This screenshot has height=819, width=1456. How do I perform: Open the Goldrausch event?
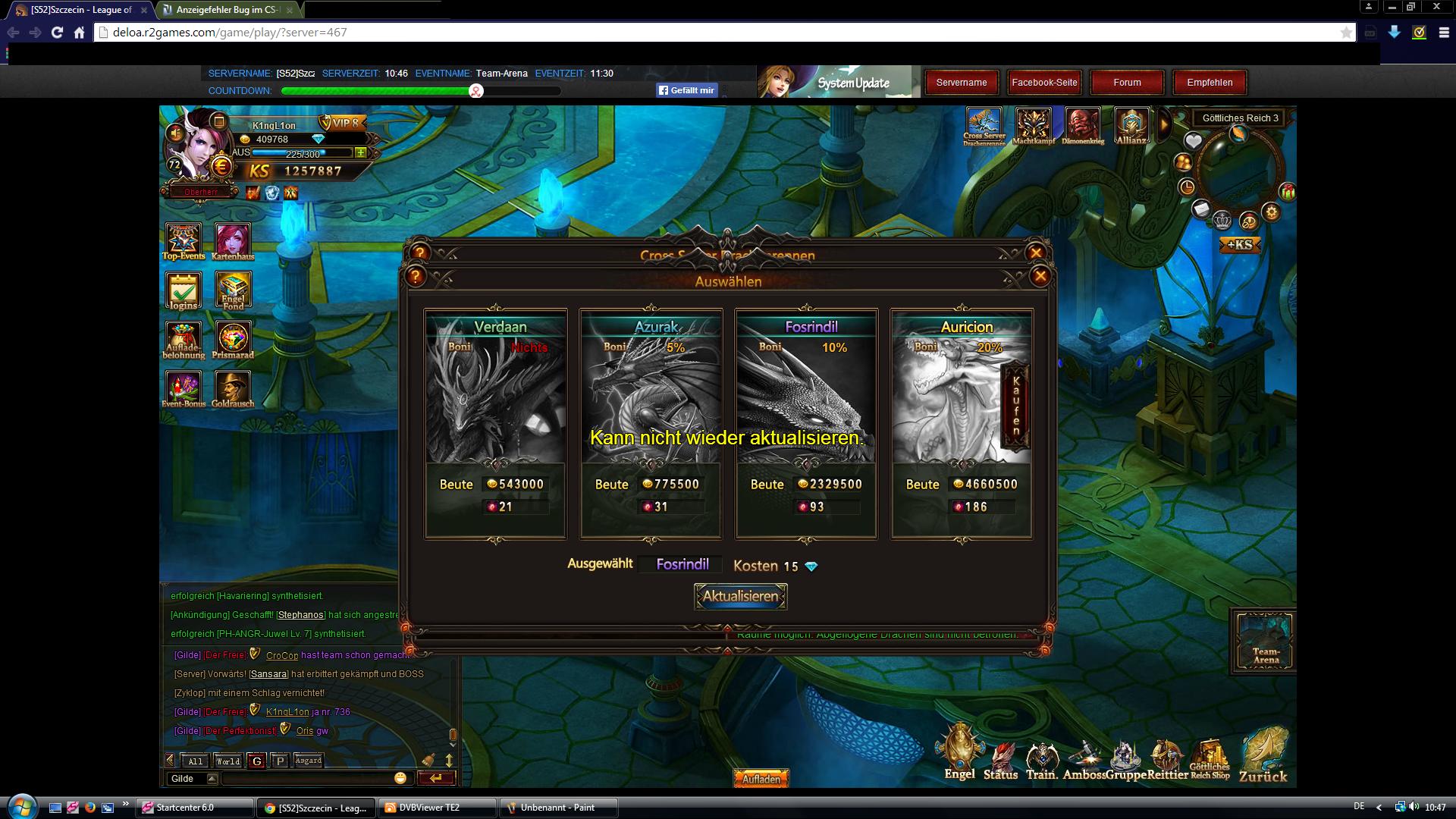(233, 388)
